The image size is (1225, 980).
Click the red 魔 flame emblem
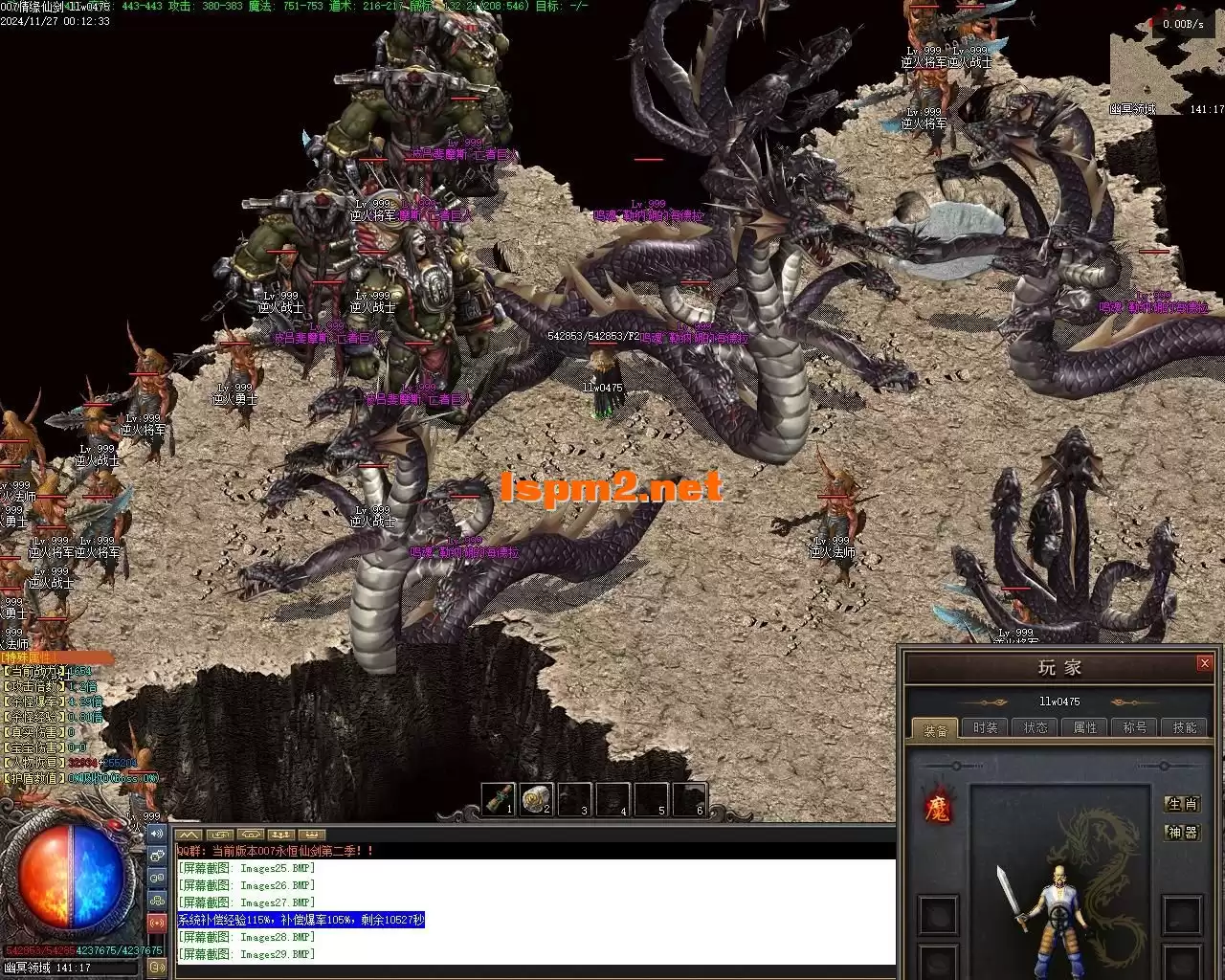coord(937,809)
